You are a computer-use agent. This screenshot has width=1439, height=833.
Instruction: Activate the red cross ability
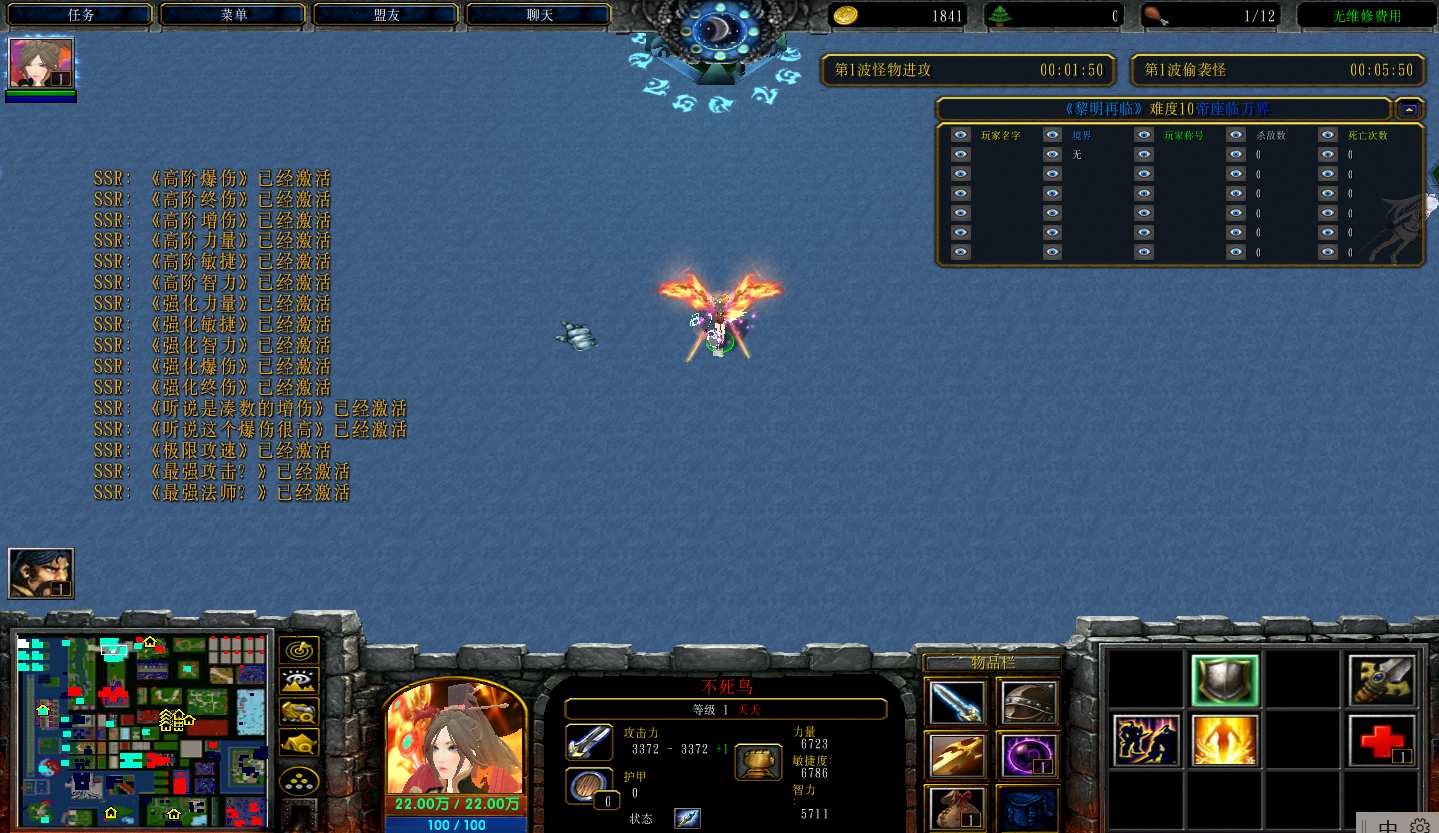(x=1382, y=741)
